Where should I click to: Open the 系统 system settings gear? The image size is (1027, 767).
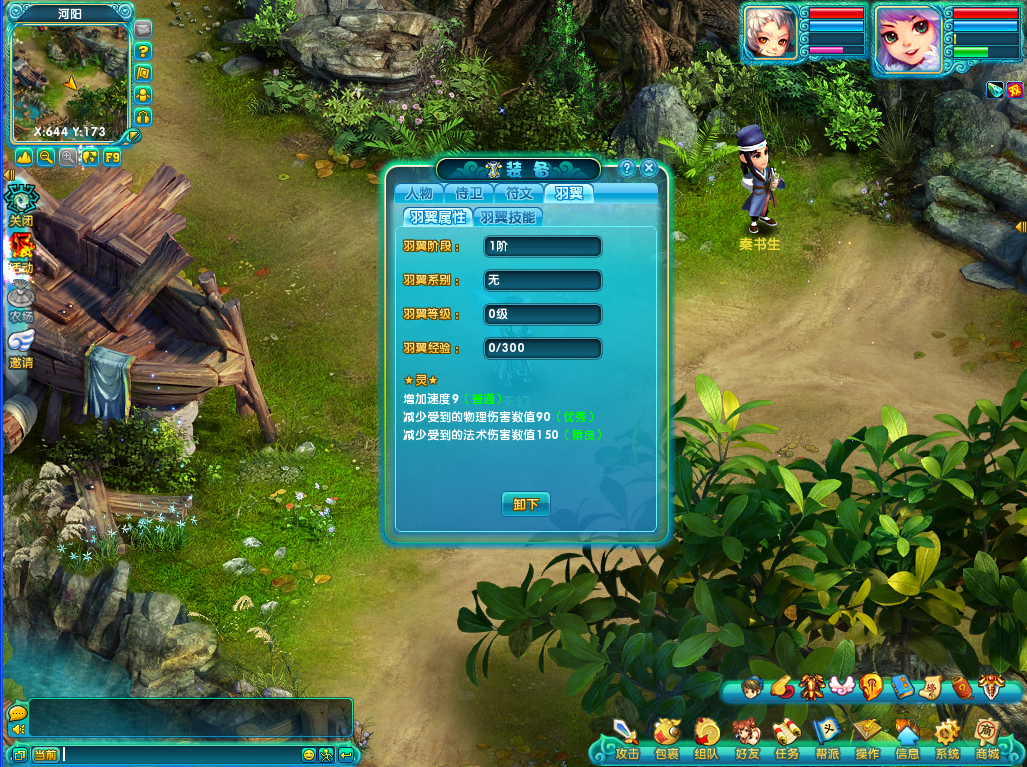click(947, 738)
